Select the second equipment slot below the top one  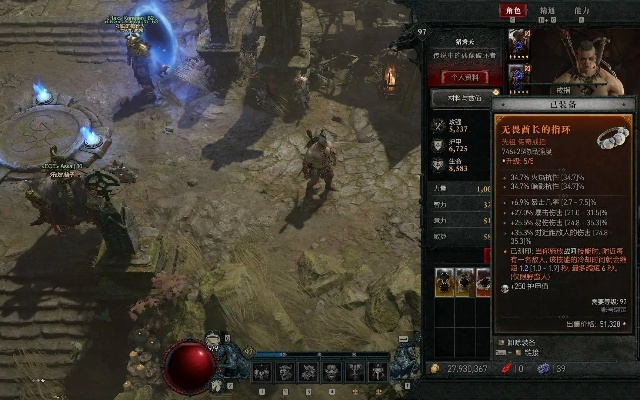[519, 74]
